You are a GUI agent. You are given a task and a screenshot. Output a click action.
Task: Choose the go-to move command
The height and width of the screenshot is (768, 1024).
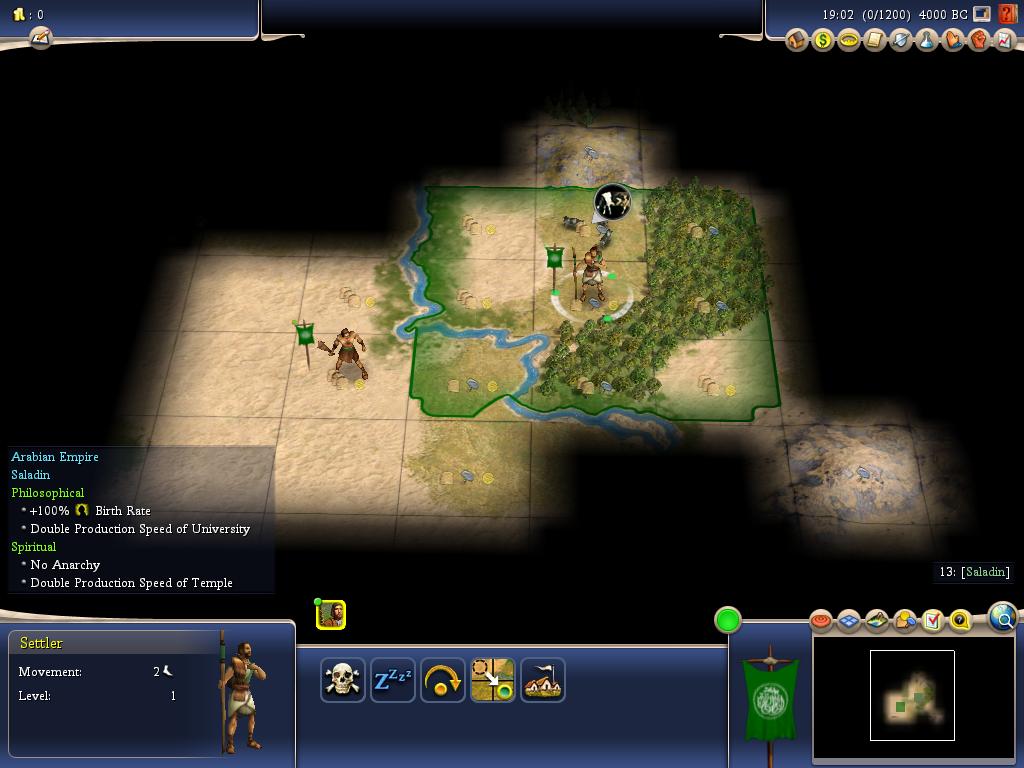point(492,680)
